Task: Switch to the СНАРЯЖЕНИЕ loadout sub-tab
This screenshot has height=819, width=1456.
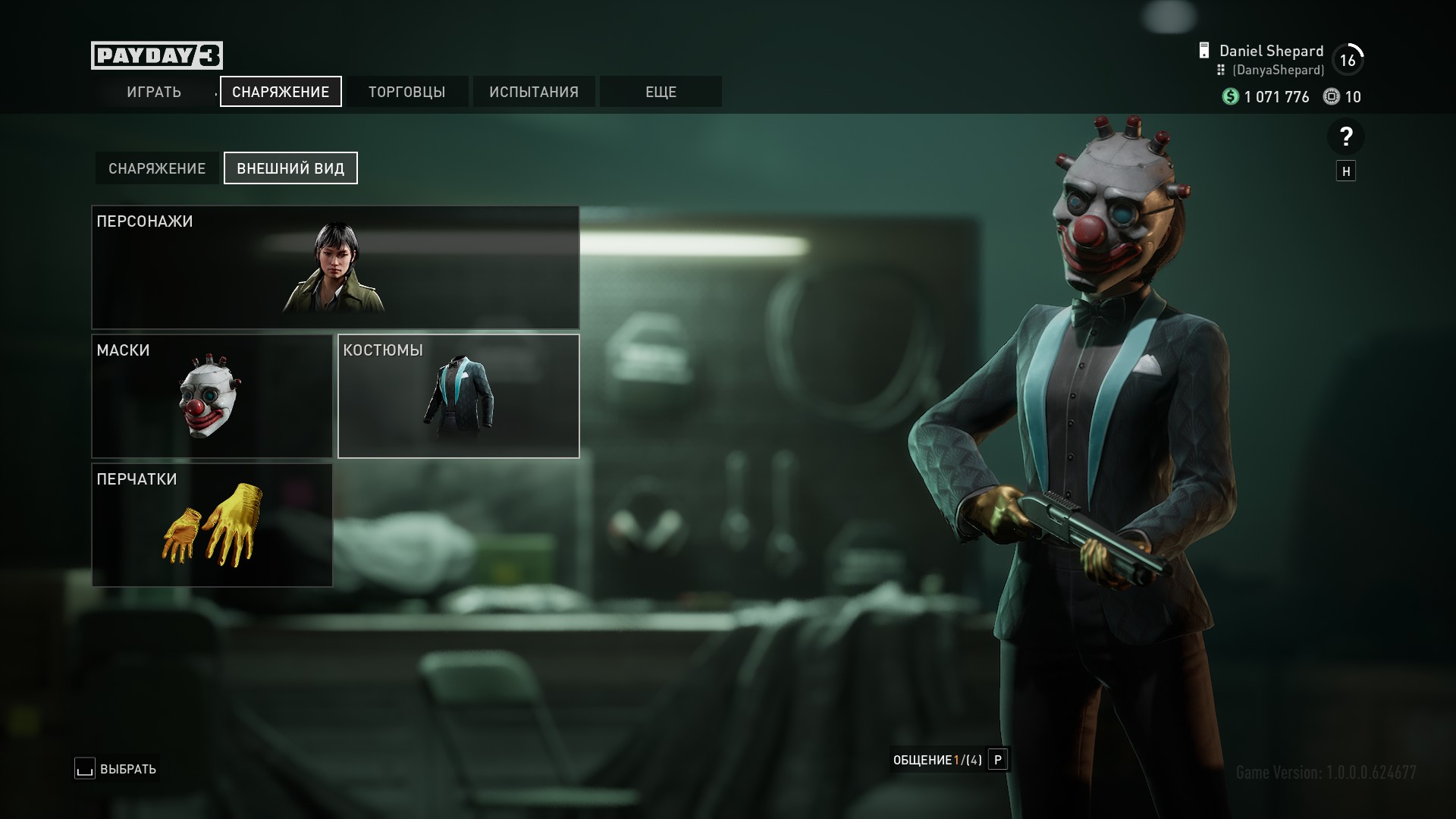Action: pyautogui.click(x=157, y=168)
